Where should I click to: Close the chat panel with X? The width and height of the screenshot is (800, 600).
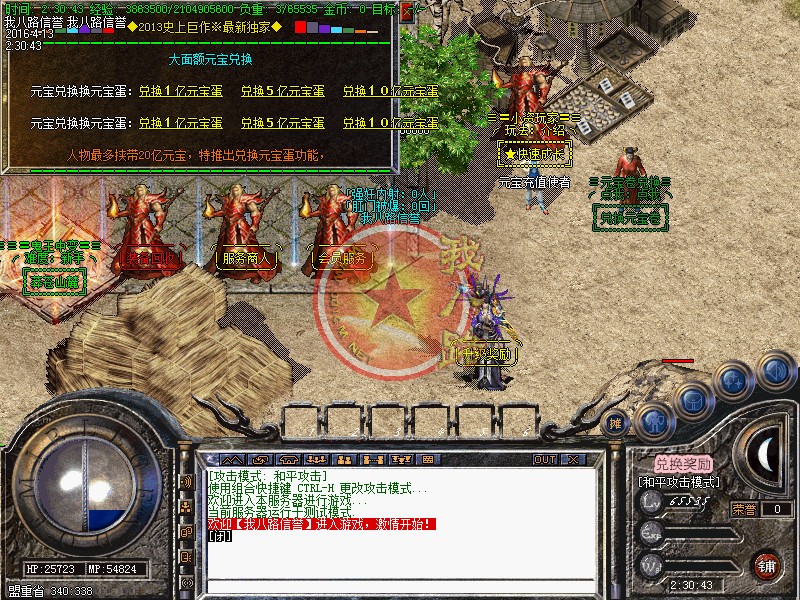tap(575, 459)
